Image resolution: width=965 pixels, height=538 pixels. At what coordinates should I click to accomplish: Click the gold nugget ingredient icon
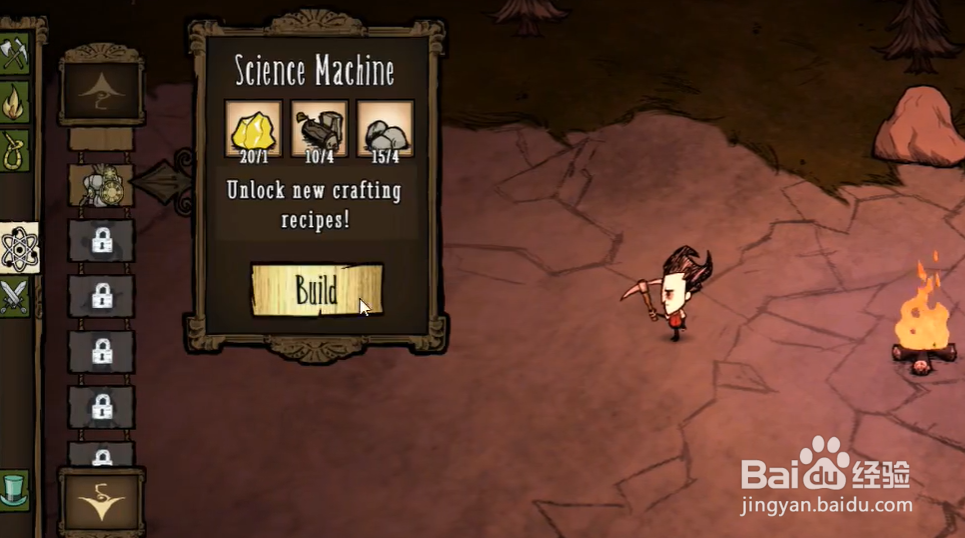(x=253, y=128)
